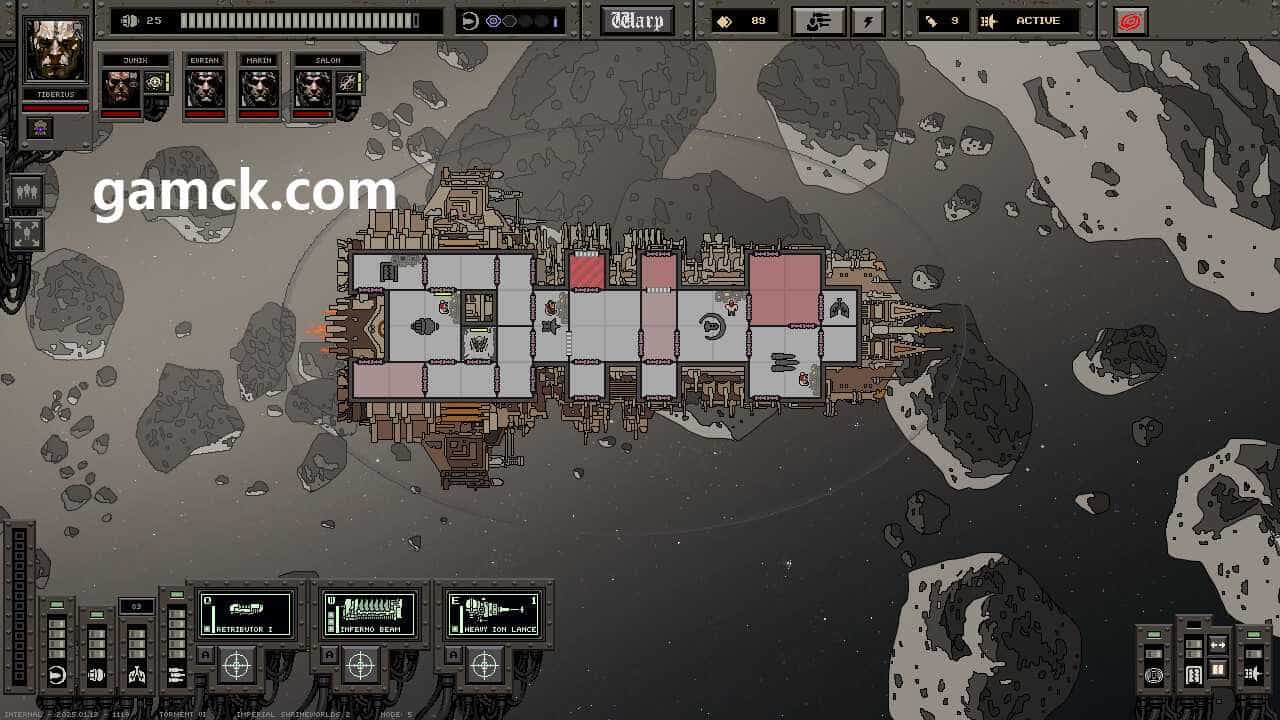Screen dimensions: 1280x720
Task: Click the lightning bolt button
Action: (868, 21)
